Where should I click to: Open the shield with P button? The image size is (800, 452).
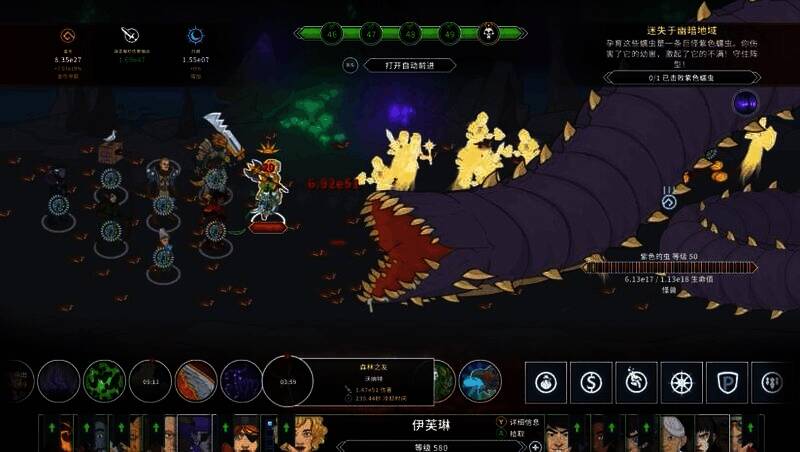click(x=727, y=382)
